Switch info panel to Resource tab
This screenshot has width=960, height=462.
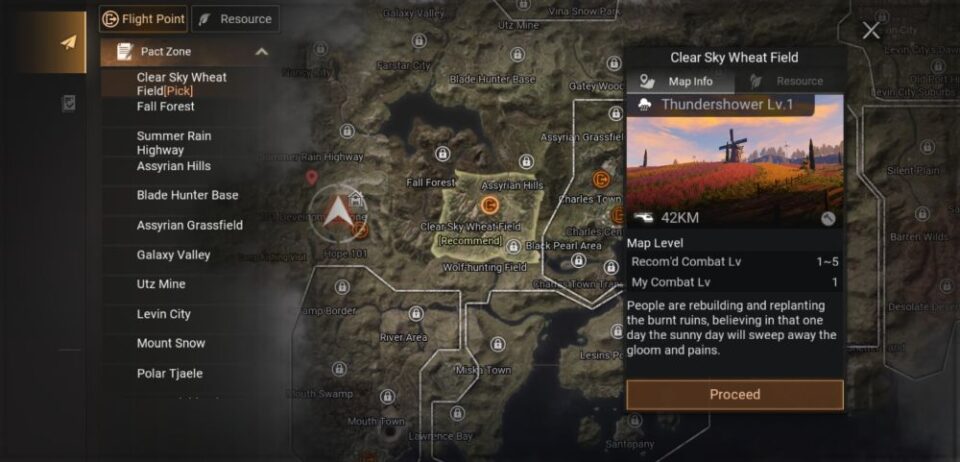pyautogui.click(x=789, y=82)
